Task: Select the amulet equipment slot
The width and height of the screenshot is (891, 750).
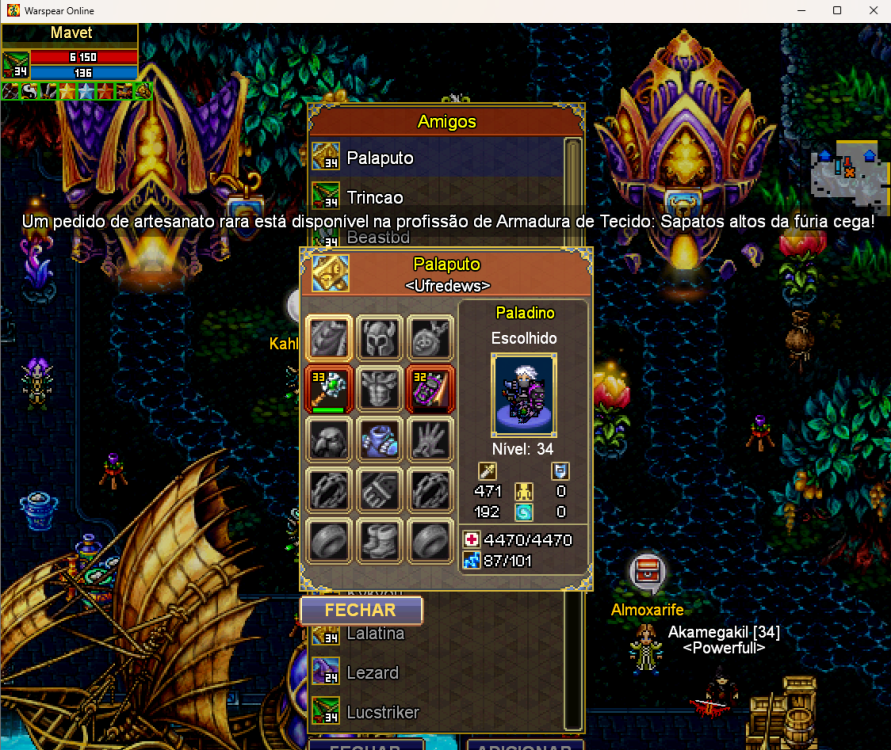Action: point(430,338)
